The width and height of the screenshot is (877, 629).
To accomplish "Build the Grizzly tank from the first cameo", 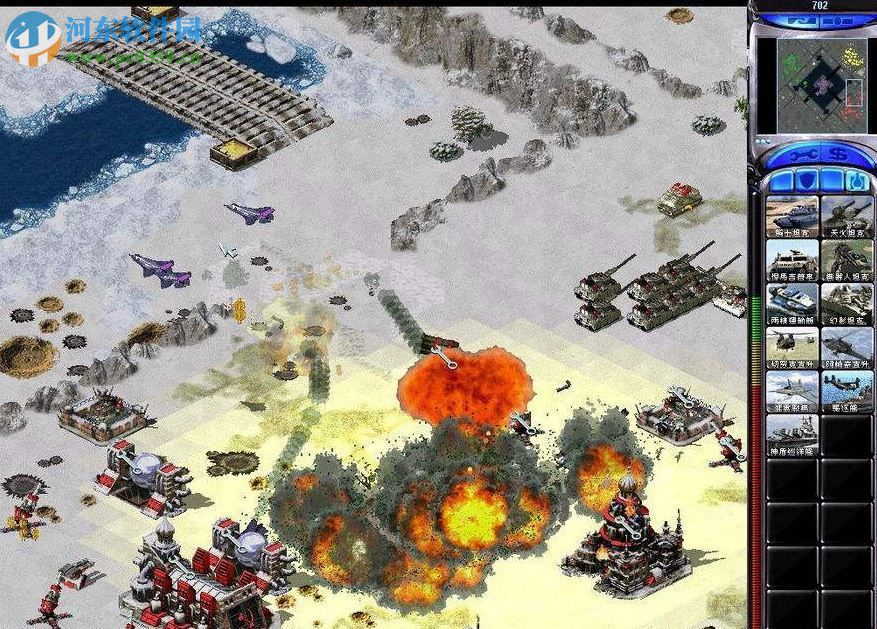I will click(x=792, y=217).
